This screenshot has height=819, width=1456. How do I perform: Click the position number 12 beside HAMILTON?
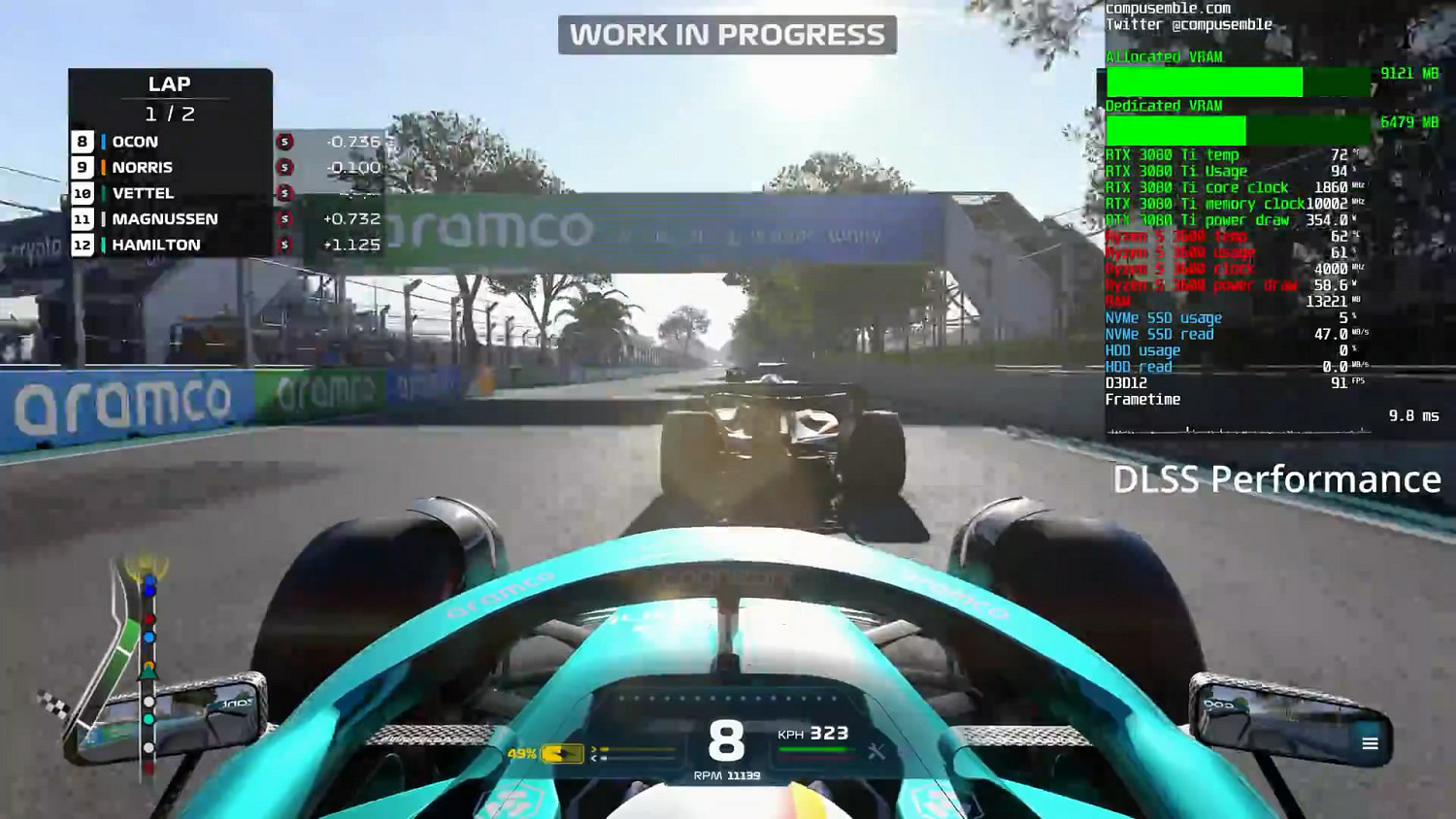coord(82,245)
